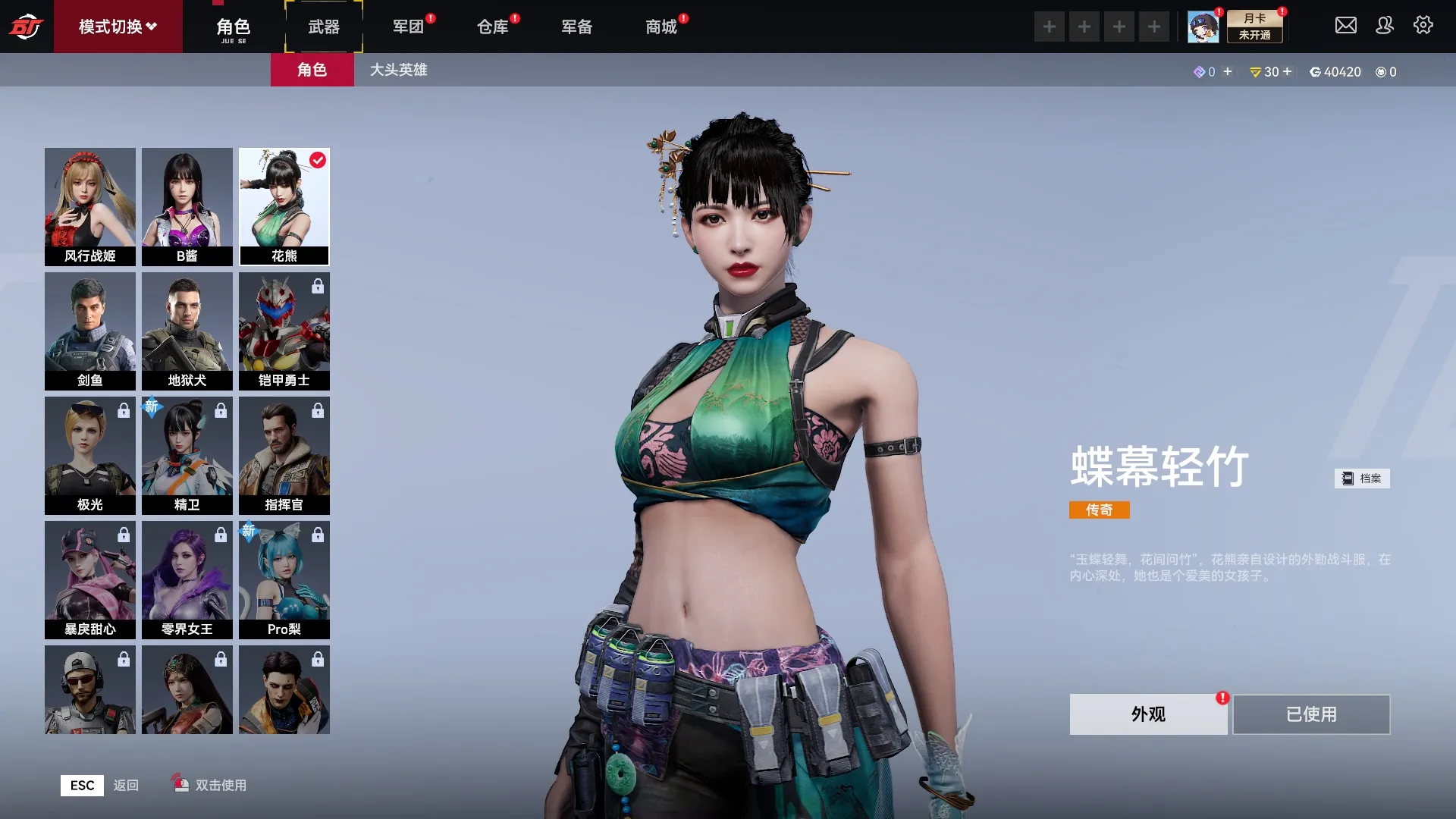Select the locked 铠甲勇士 character
The height and width of the screenshot is (819, 1456).
(x=284, y=331)
